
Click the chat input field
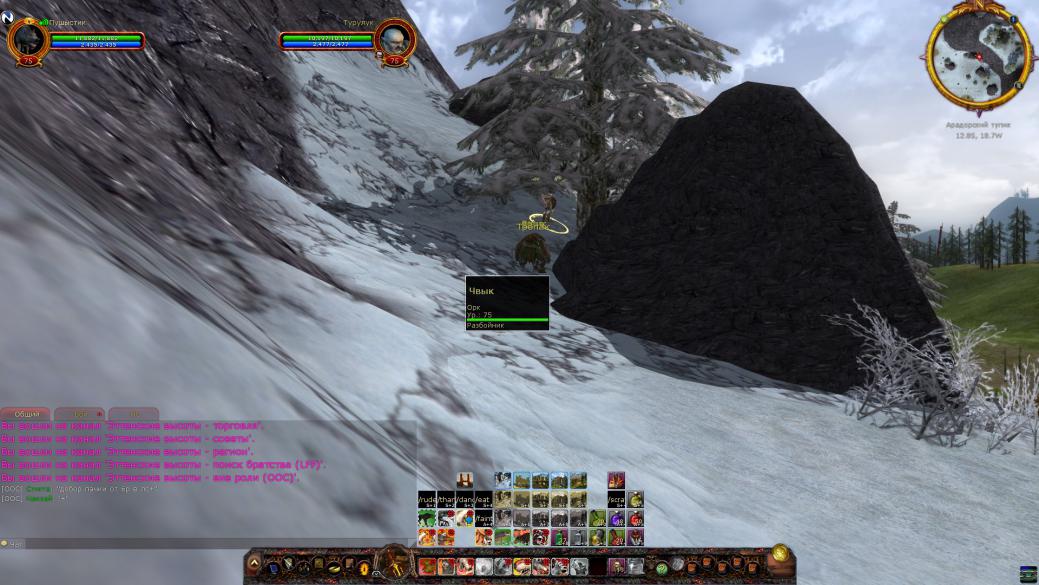click(200, 544)
